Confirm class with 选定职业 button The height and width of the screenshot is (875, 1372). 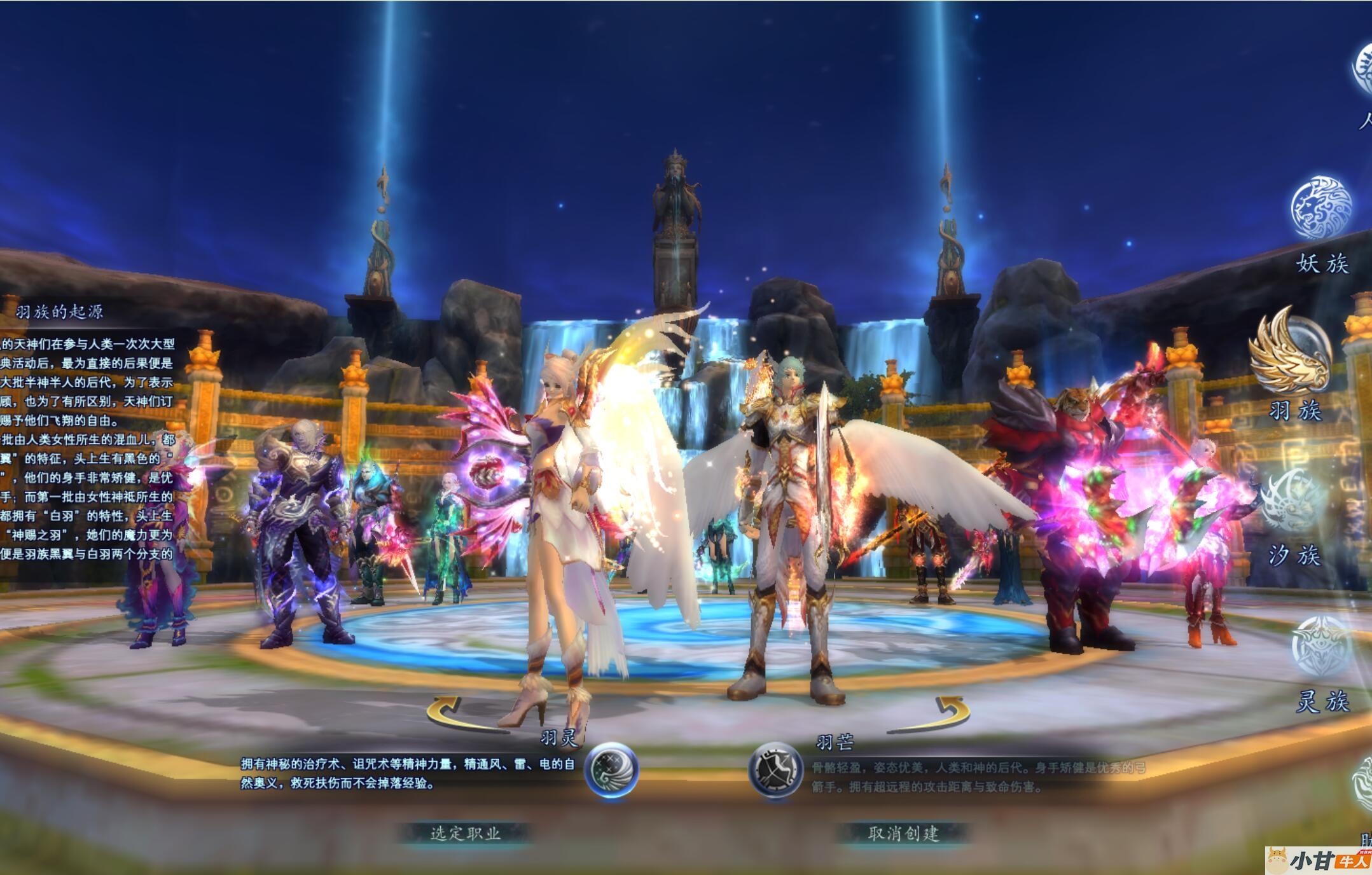click(x=466, y=833)
